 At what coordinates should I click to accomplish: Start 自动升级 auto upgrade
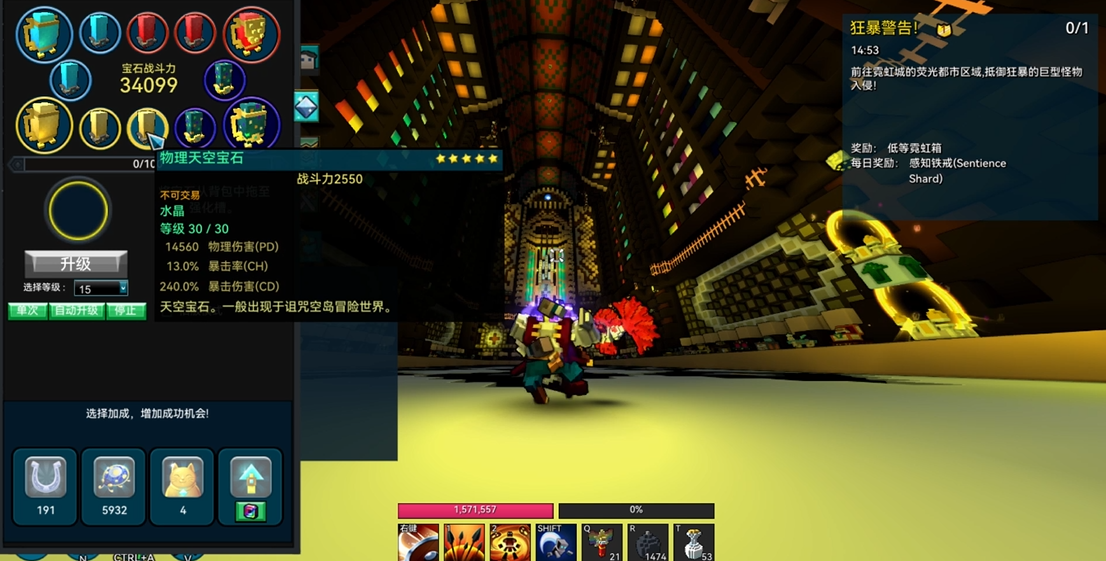[76, 311]
